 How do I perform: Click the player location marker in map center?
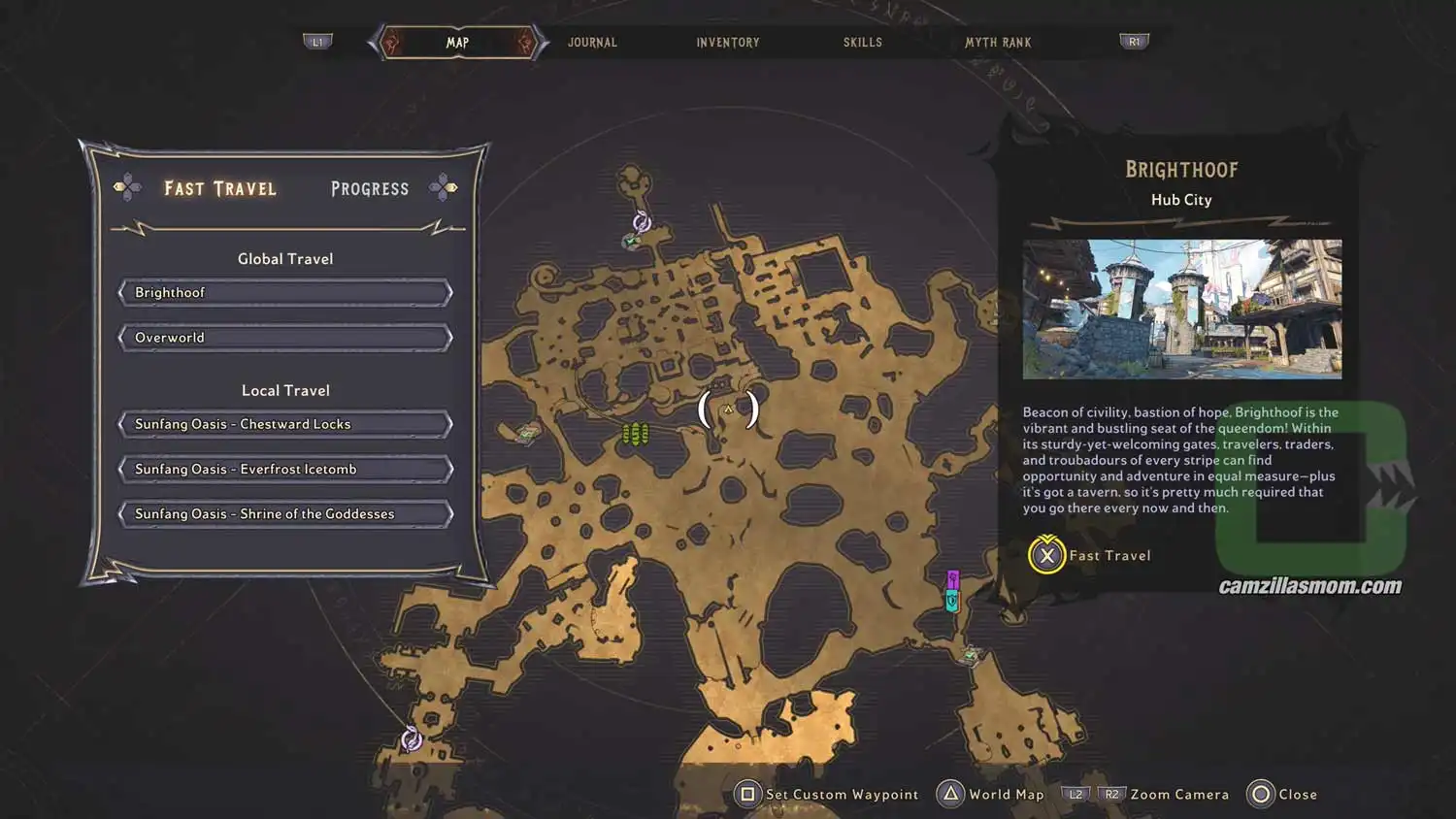click(728, 408)
